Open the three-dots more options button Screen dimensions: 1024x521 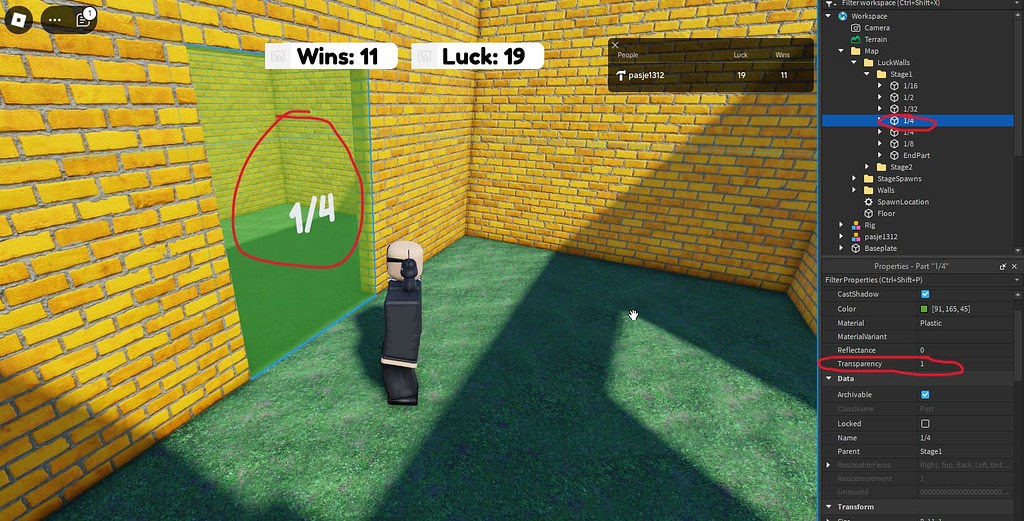pos(54,20)
